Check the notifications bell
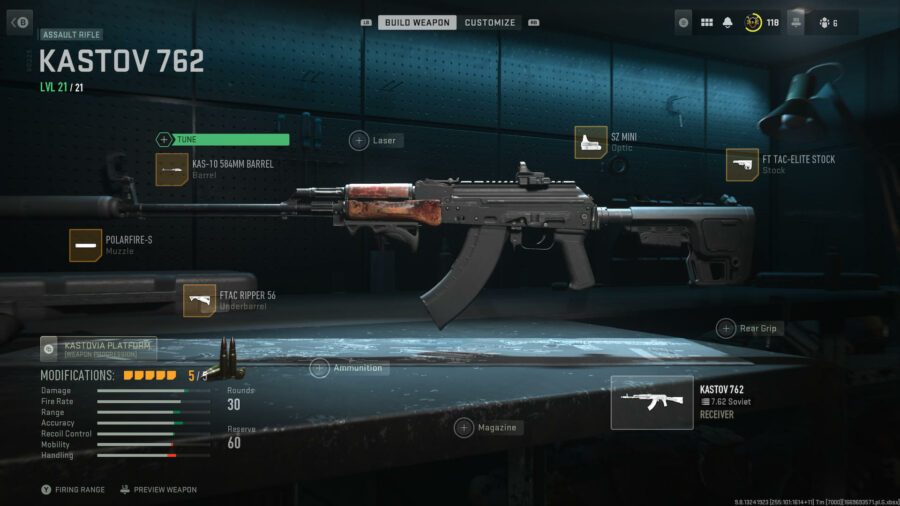Viewport: 900px width, 506px height. pos(727,22)
